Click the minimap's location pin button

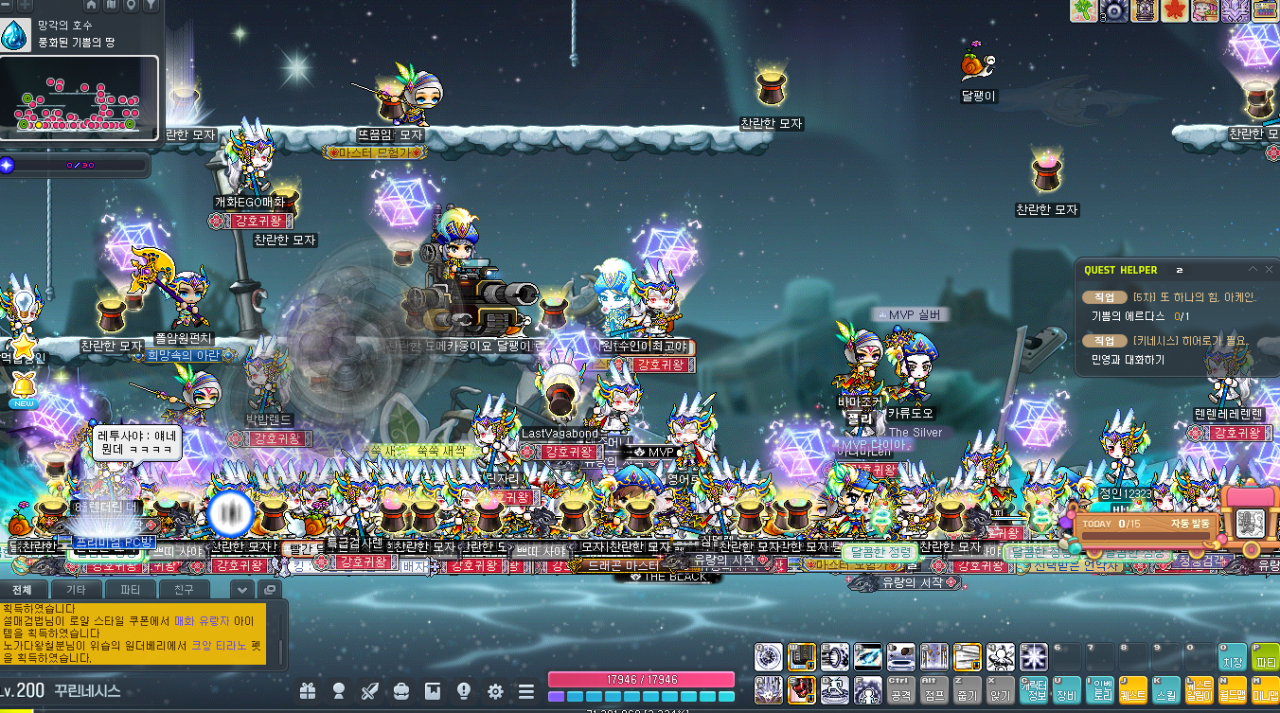[x=131, y=5]
